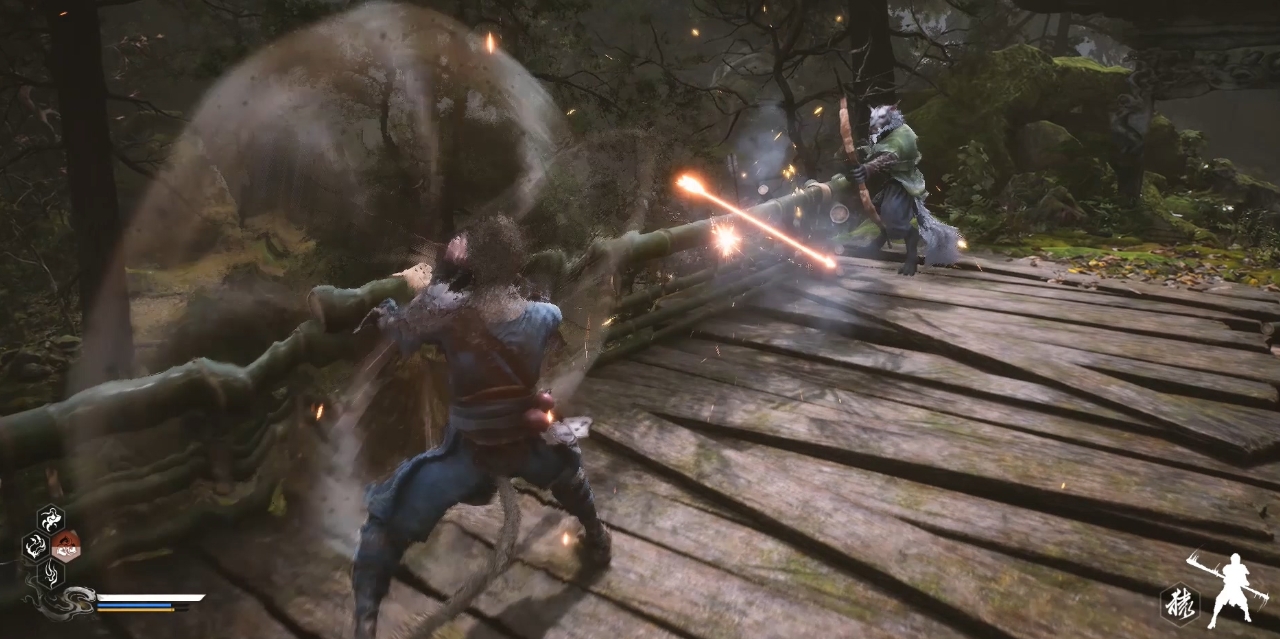This screenshot has width=1280, height=639.
Task: Activate the left spell hexagon icon
Action: pyautogui.click(x=36, y=546)
